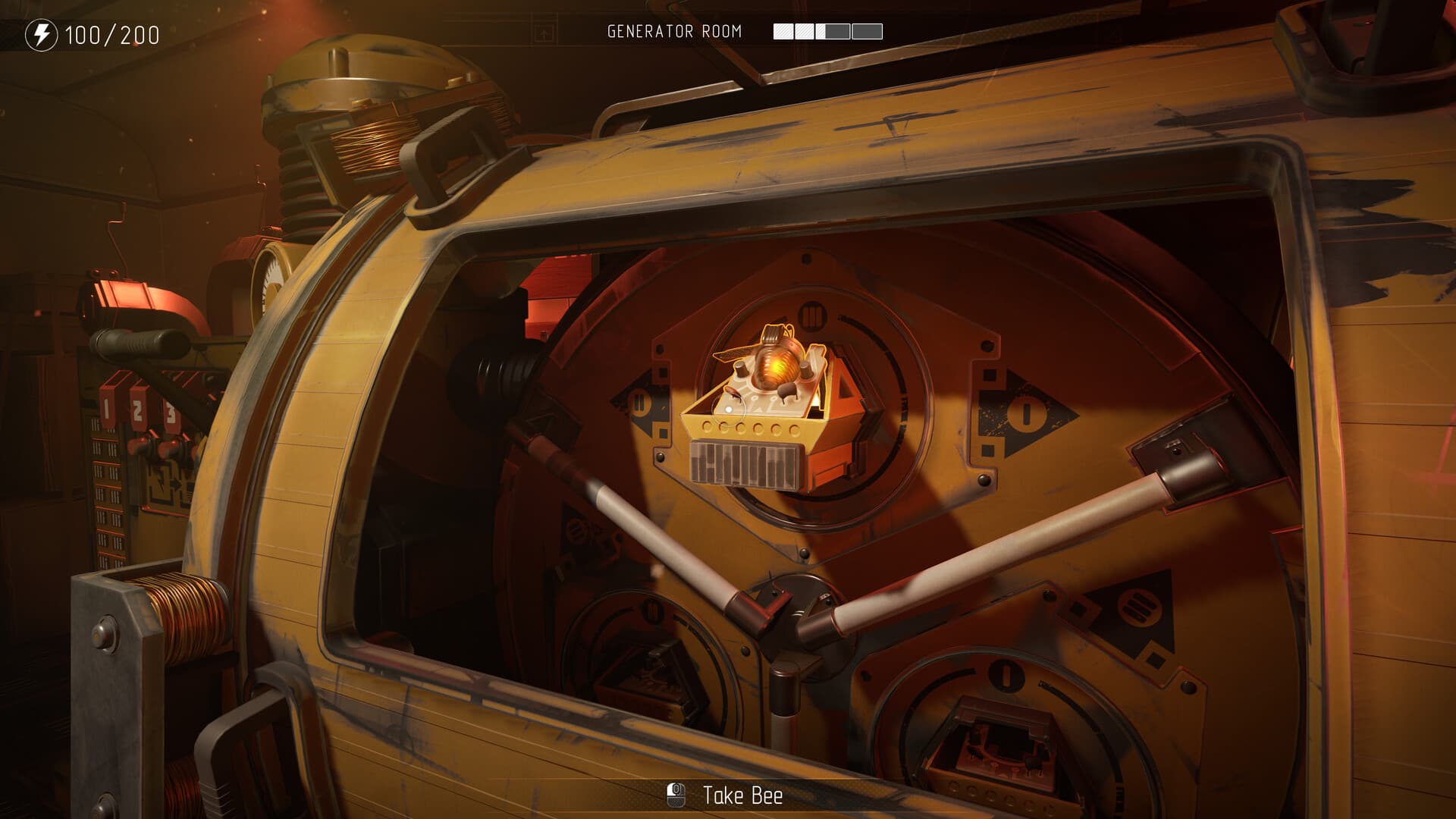1456x819 pixels.
Task: Click the triple-bar icon atop the circular hatch
Action: coord(814,313)
